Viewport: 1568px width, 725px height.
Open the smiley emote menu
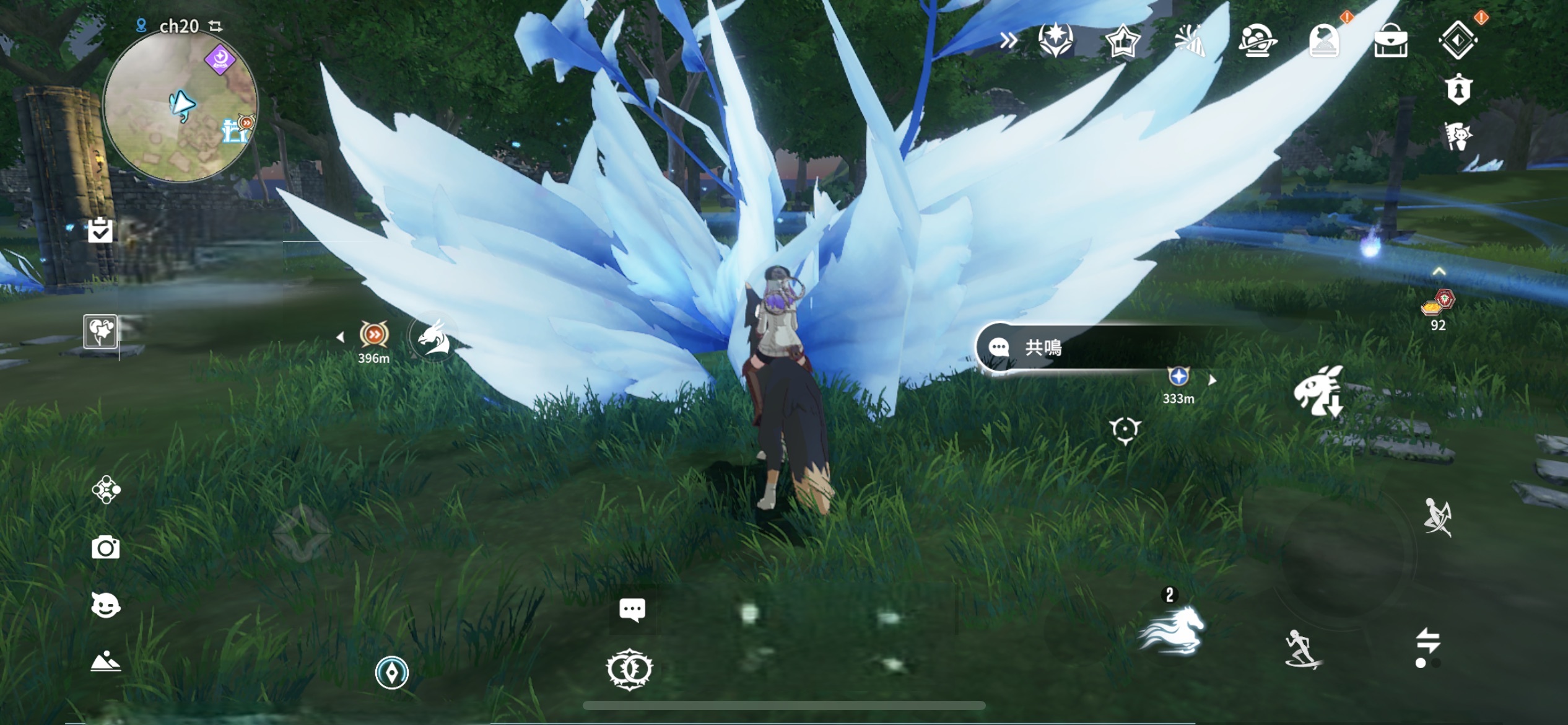pyautogui.click(x=105, y=605)
